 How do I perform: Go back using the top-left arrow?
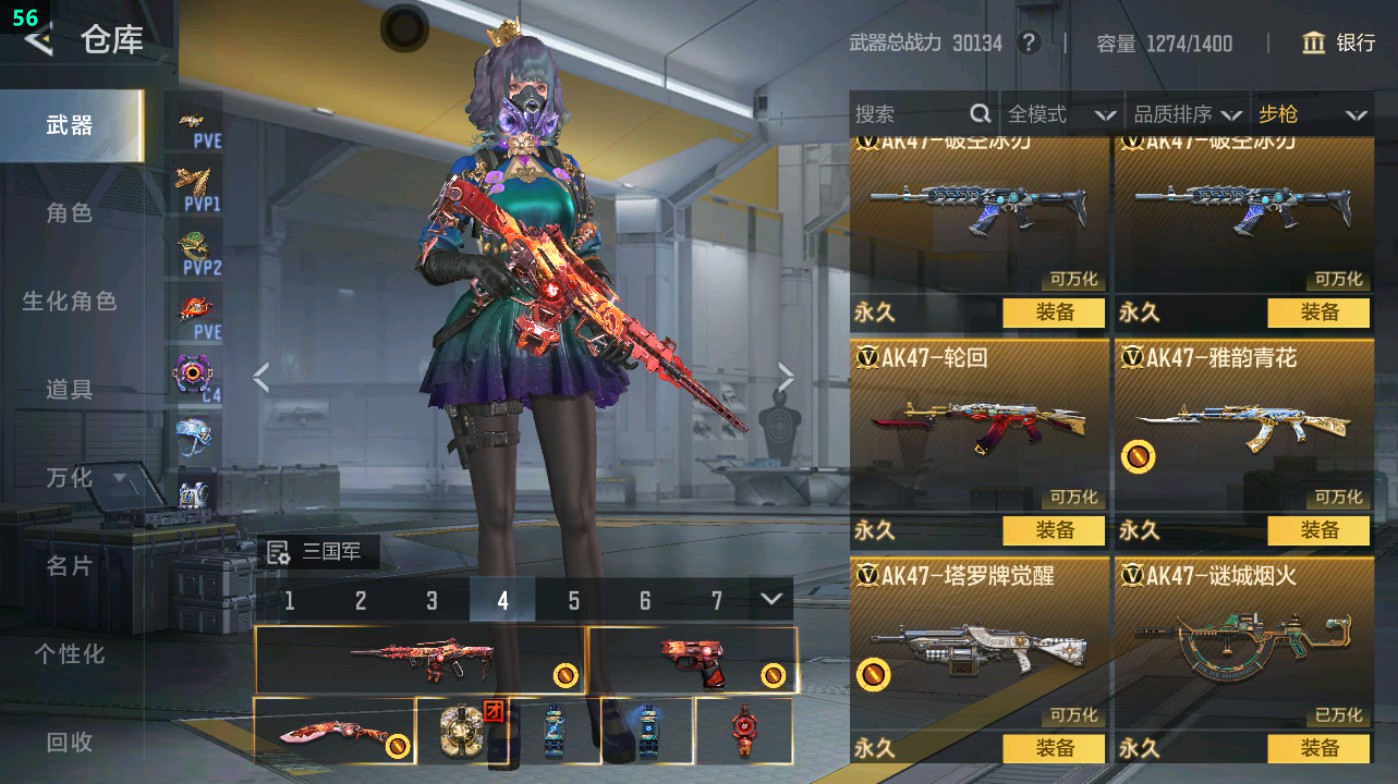click(x=38, y=40)
